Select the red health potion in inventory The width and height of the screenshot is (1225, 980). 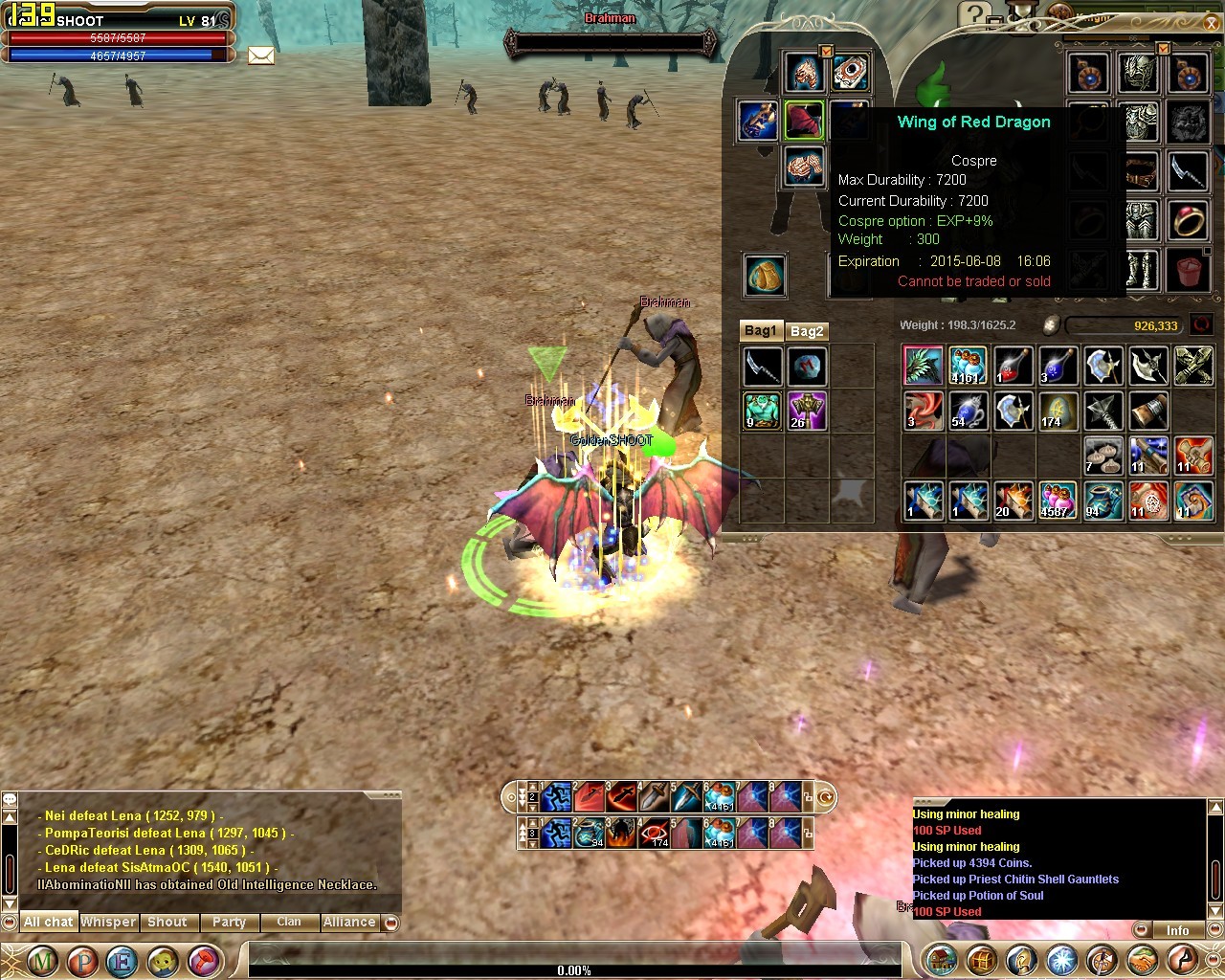pos(1013,366)
